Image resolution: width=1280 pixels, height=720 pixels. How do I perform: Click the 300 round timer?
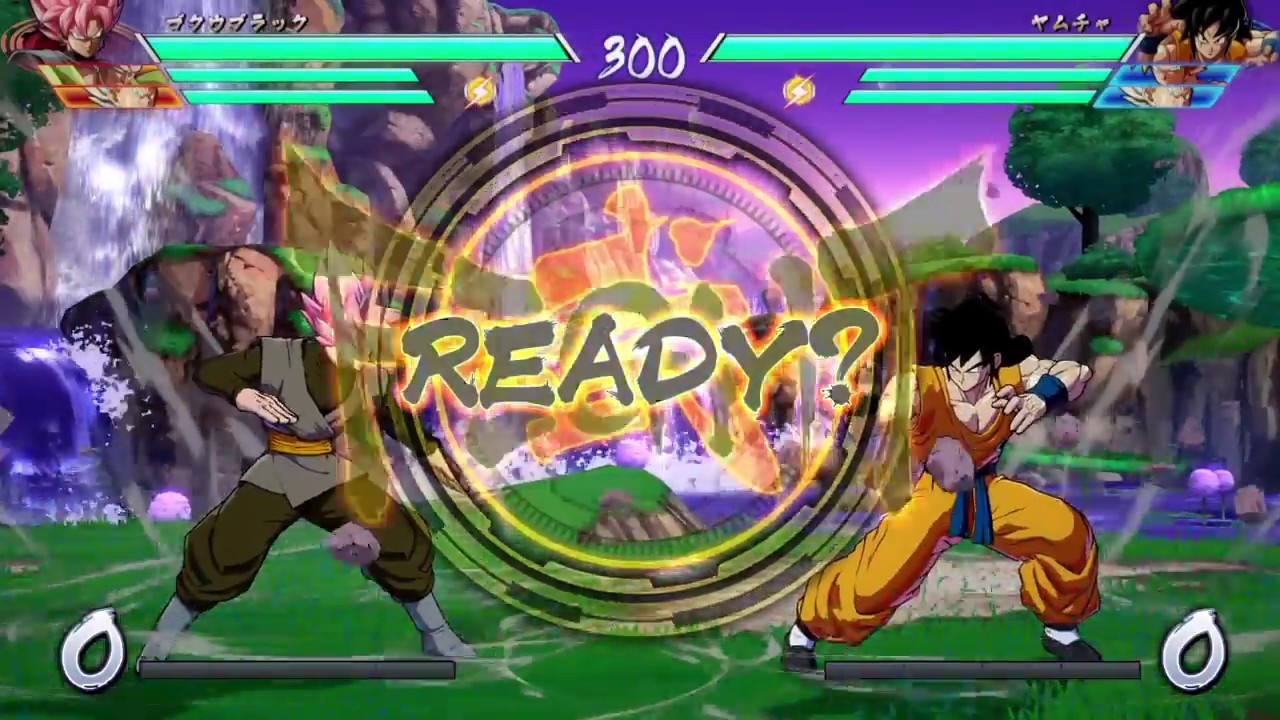pos(640,57)
